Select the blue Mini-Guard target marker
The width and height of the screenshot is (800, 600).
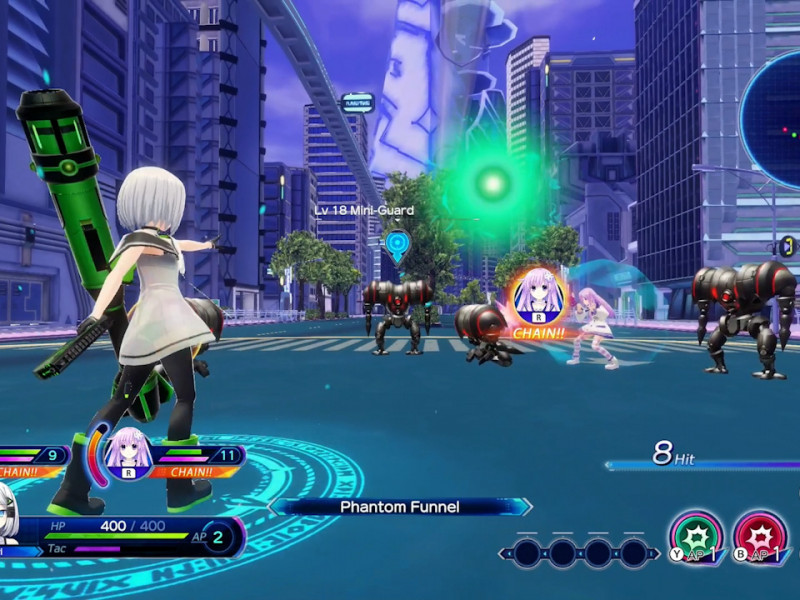pyautogui.click(x=398, y=243)
